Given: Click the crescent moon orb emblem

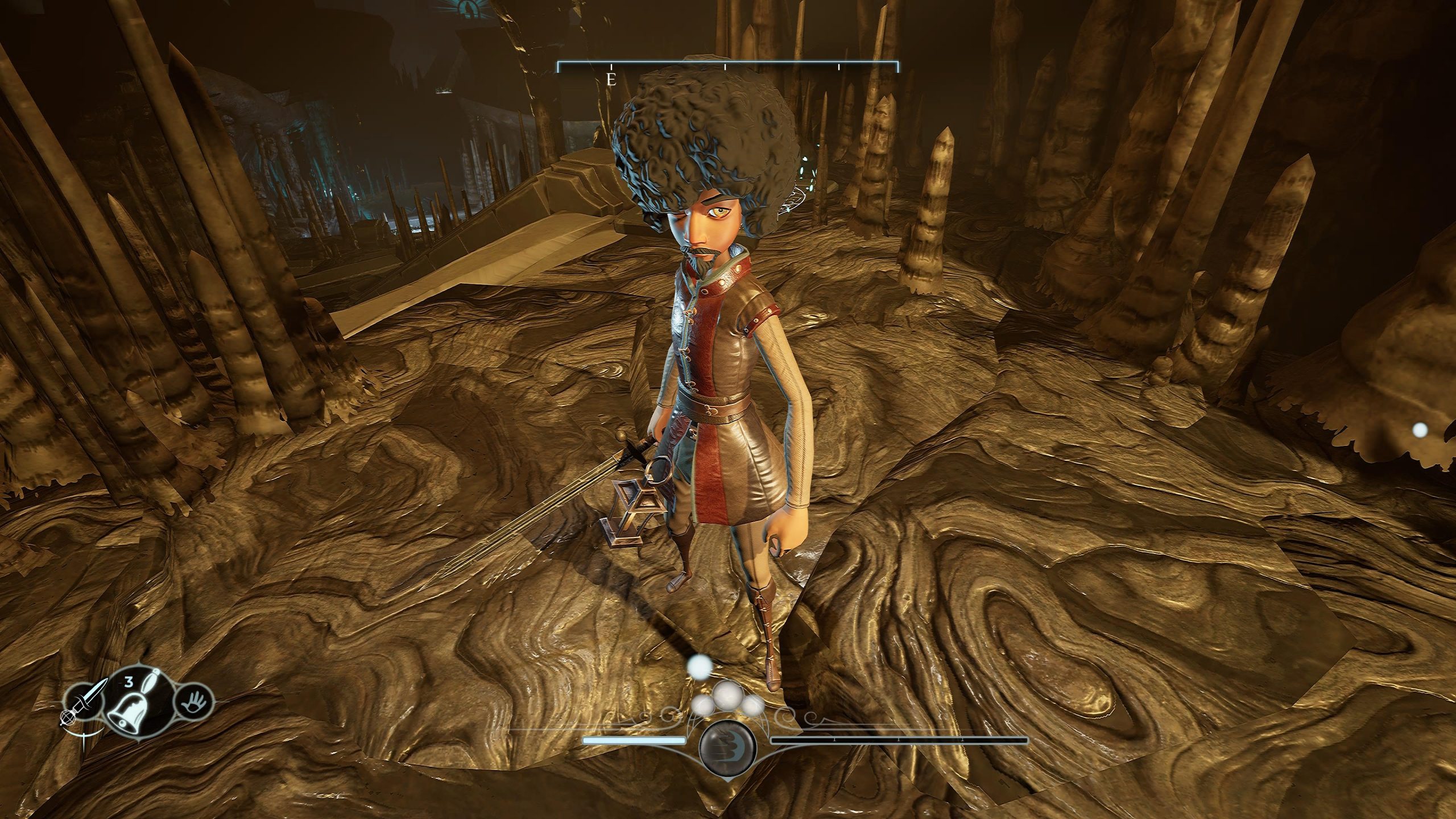Looking at the screenshot, I should 727,742.
